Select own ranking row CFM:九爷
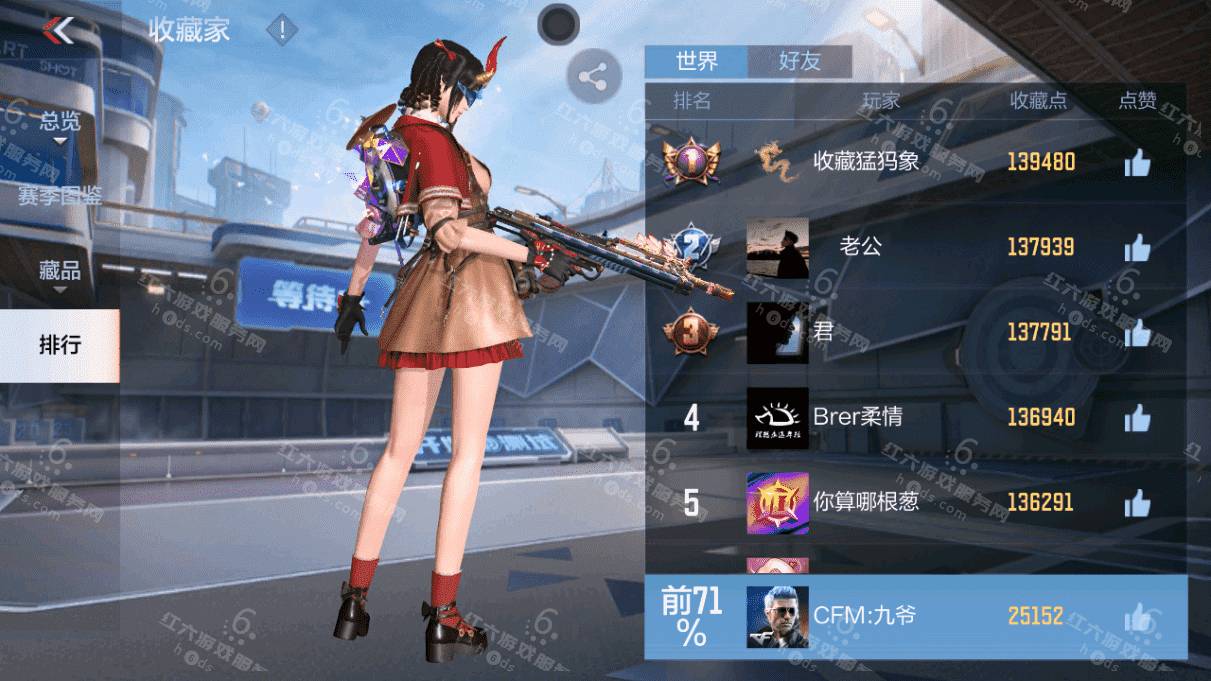Image resolution: width=1211 pixels, height=681 pixels. 915,617
